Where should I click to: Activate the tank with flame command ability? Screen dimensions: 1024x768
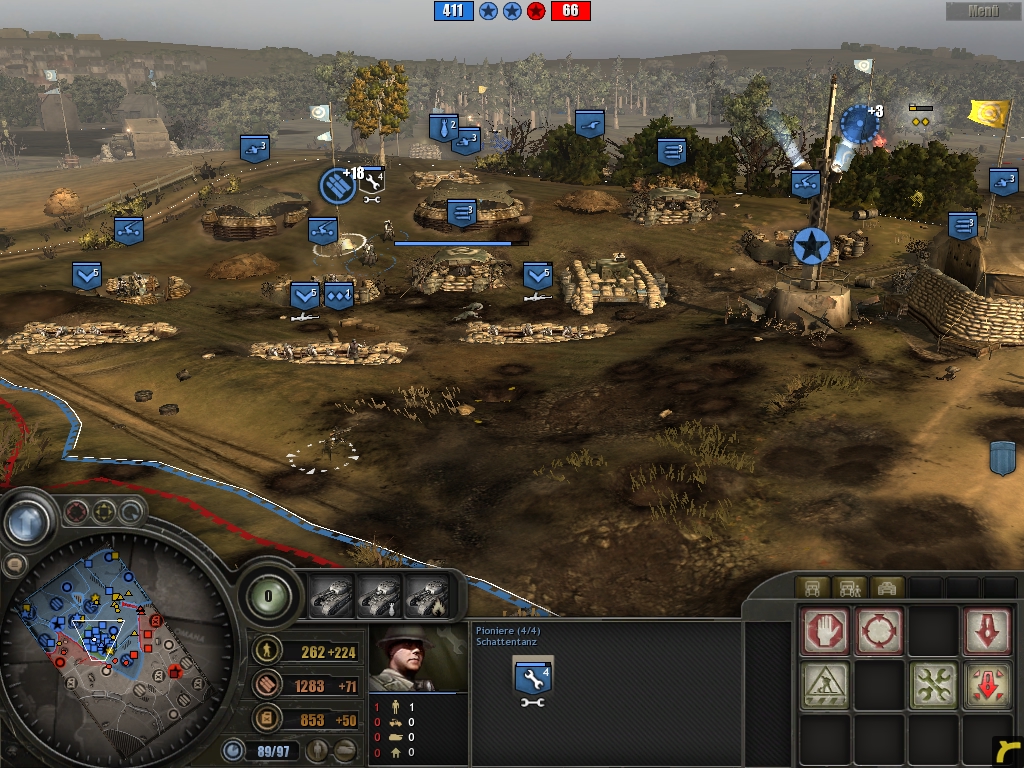[x=427, y=597]
